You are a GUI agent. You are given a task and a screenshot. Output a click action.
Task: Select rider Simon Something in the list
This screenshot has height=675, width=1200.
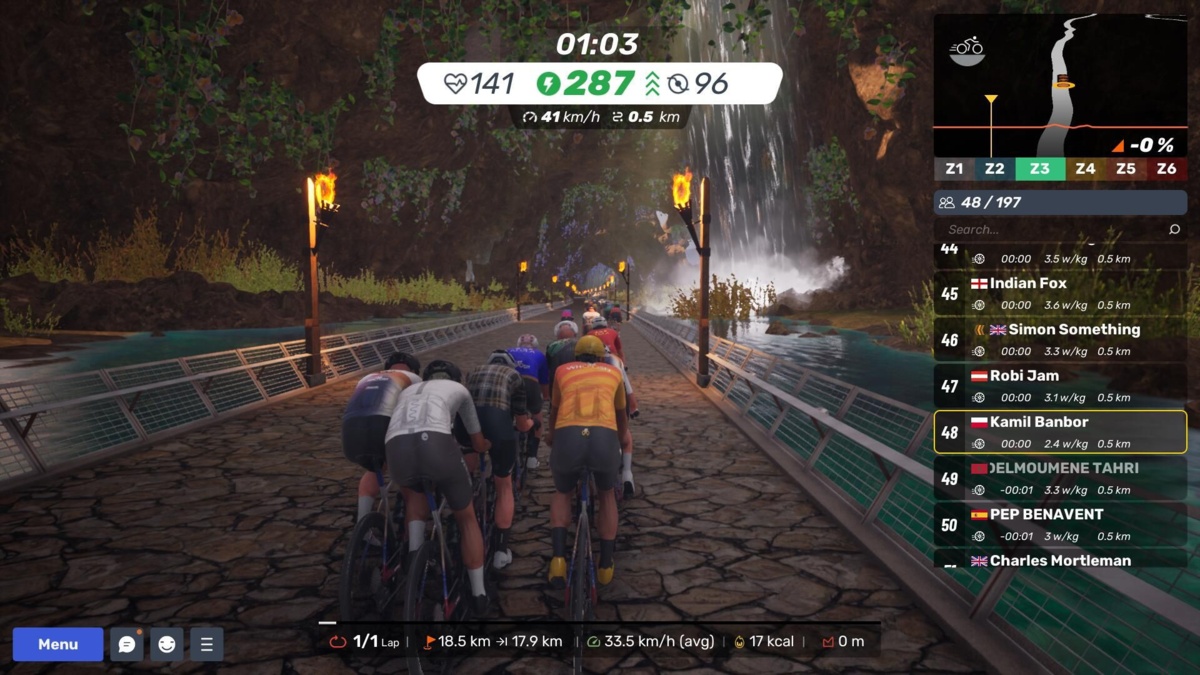pos(1060,339)
